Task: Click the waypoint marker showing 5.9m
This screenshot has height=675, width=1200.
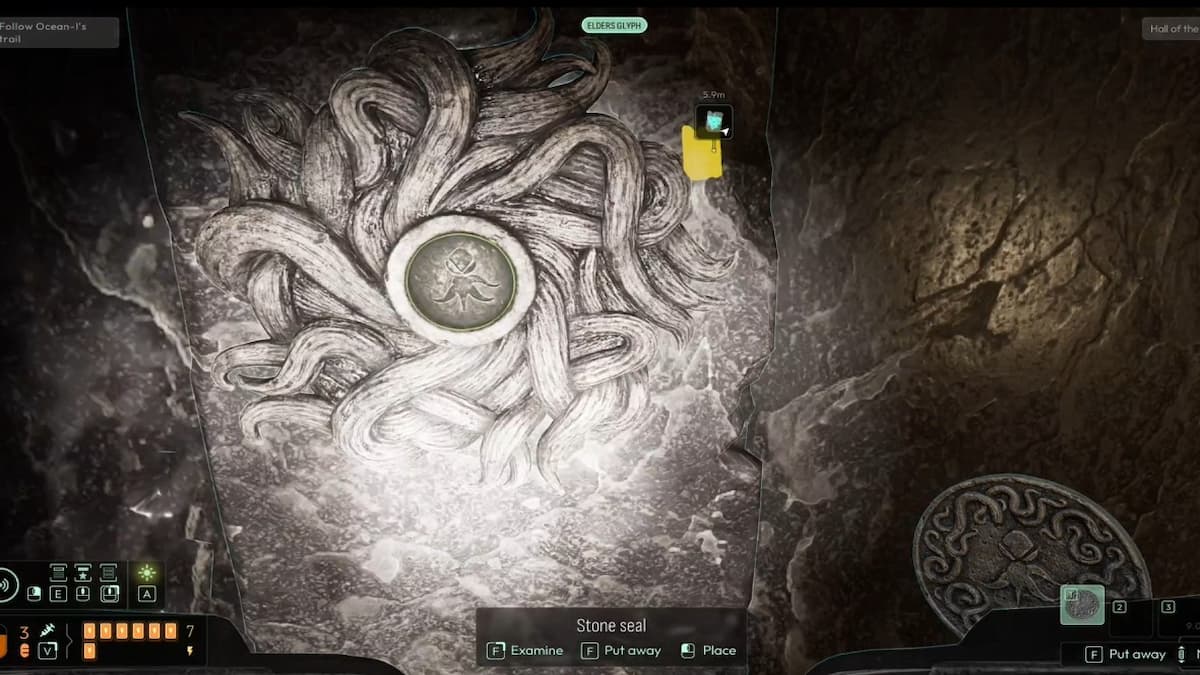Action: pyautogui.click(x=714, y=121)
